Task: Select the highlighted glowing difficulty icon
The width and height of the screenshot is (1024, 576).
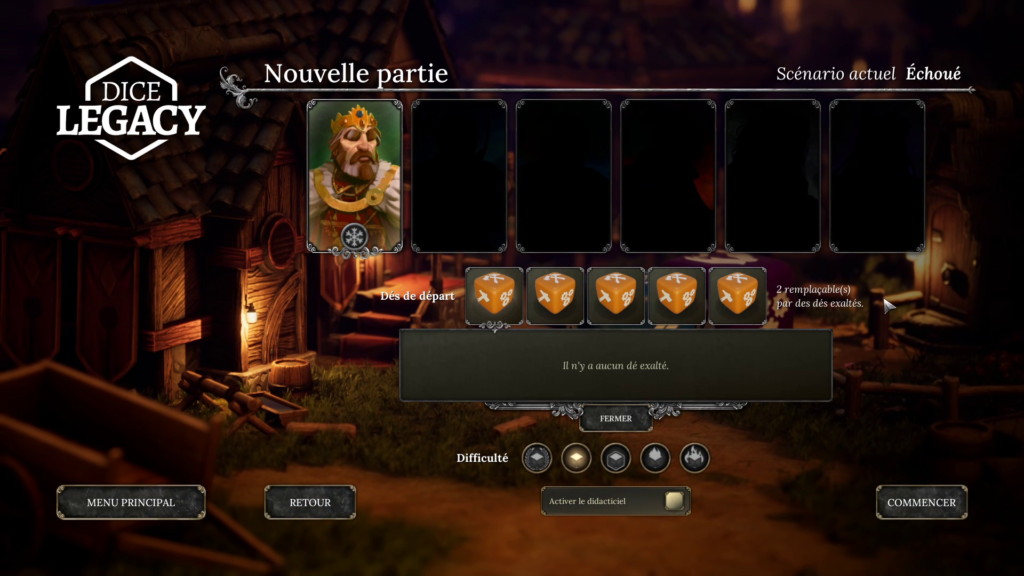Action: click(576, 458)
